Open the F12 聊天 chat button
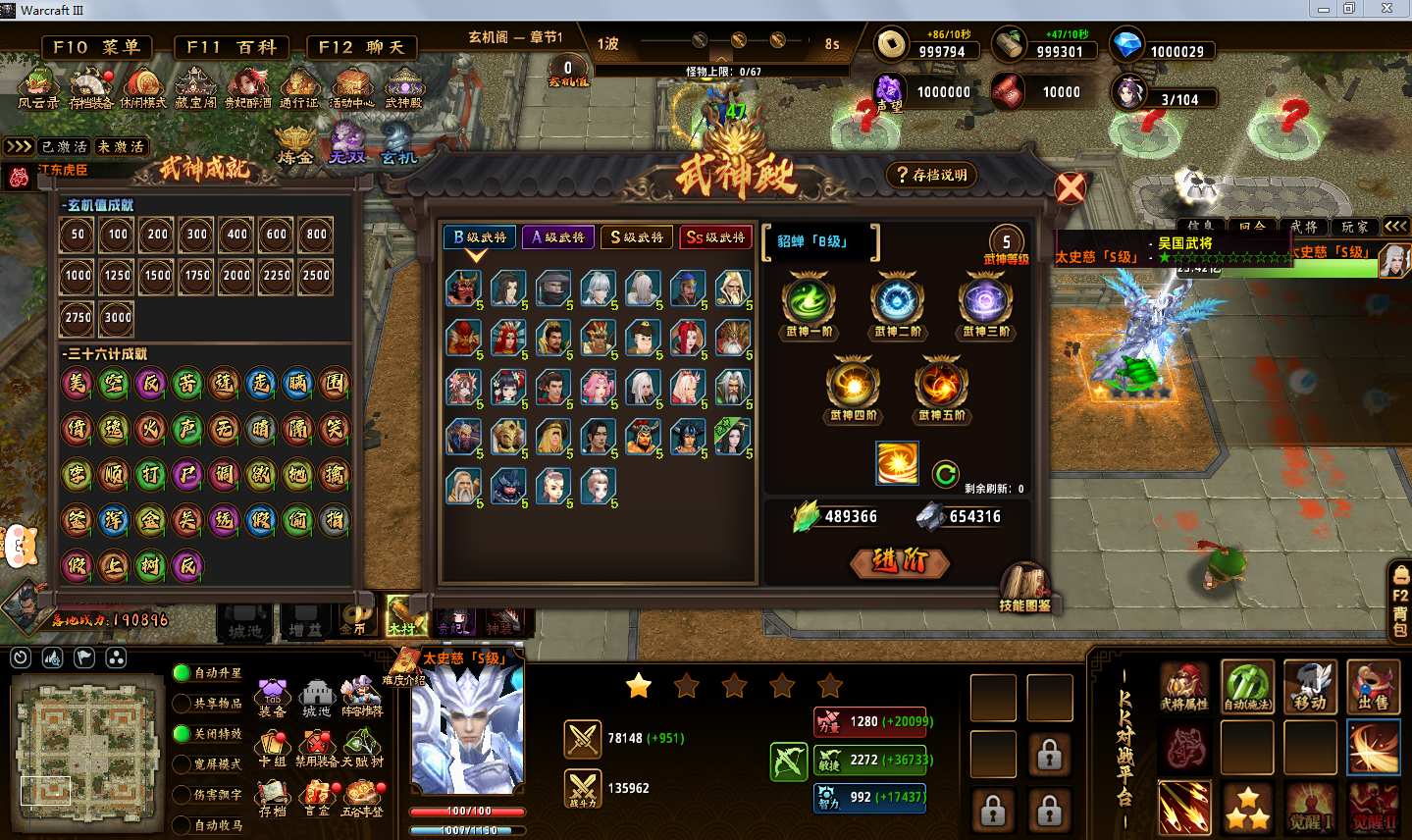1412x840 pixels. pyautogui.click(x=361, y=47)
